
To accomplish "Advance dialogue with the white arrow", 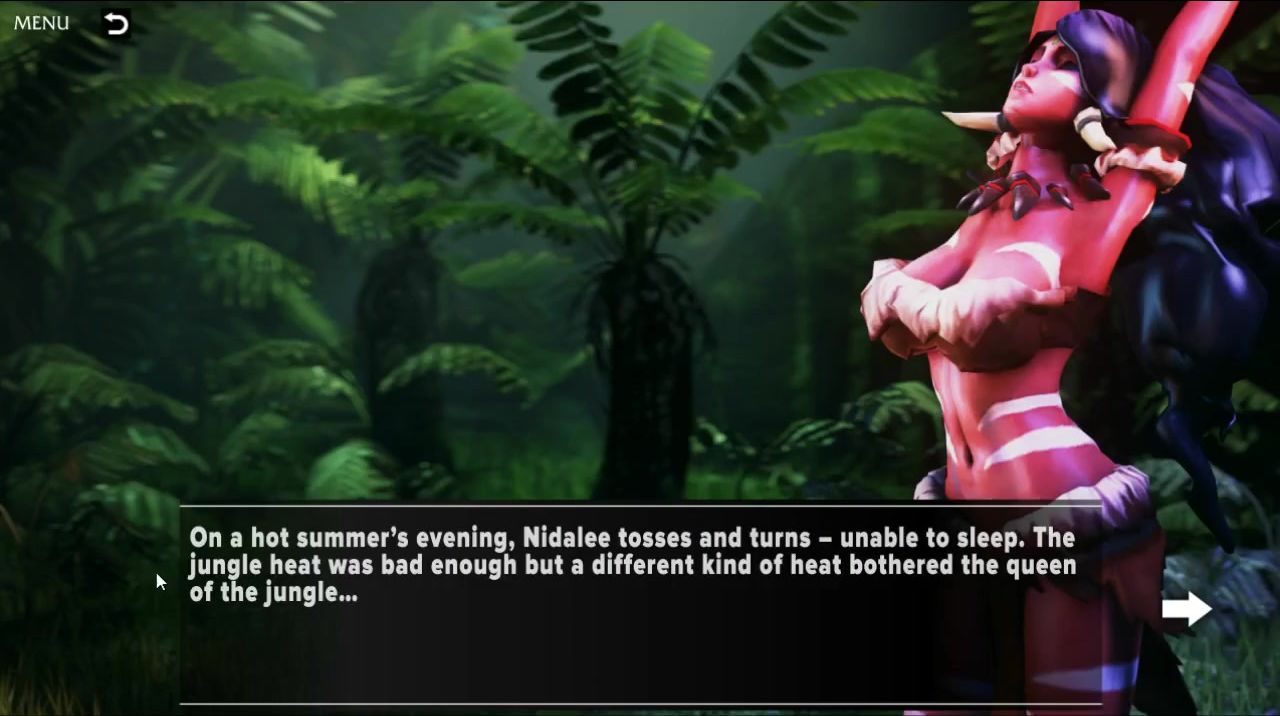I will [x=1186, y=608].
